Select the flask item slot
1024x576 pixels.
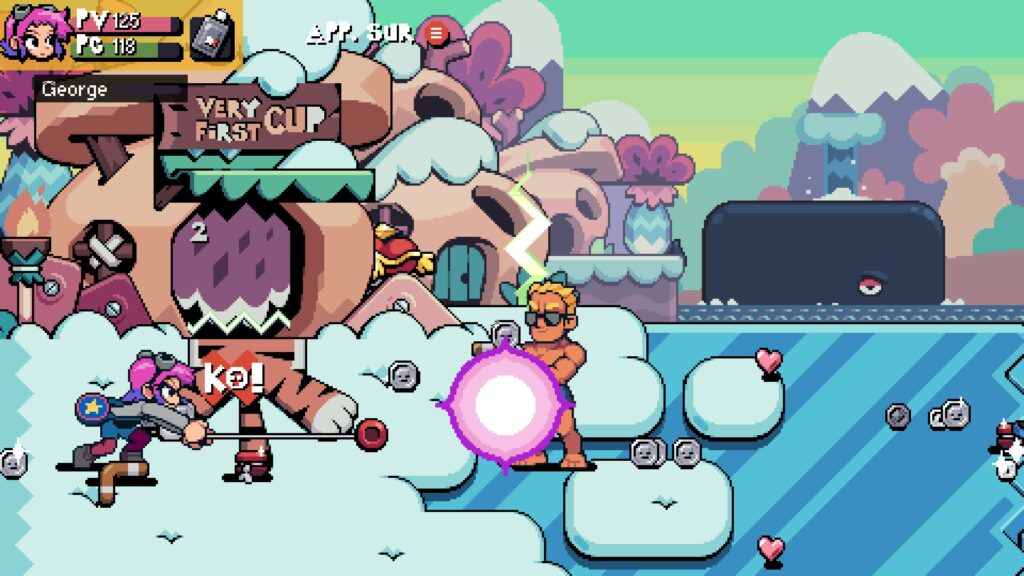(x=211, y=36)
